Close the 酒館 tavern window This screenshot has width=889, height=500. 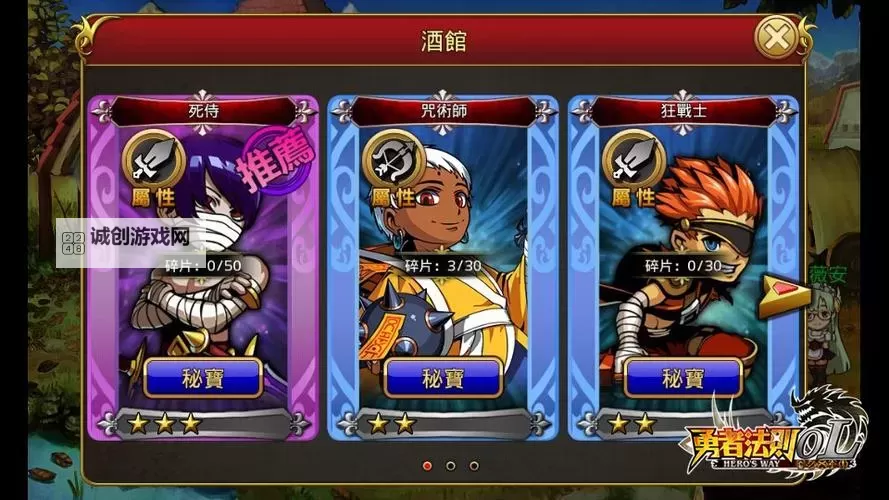[775, 41]
